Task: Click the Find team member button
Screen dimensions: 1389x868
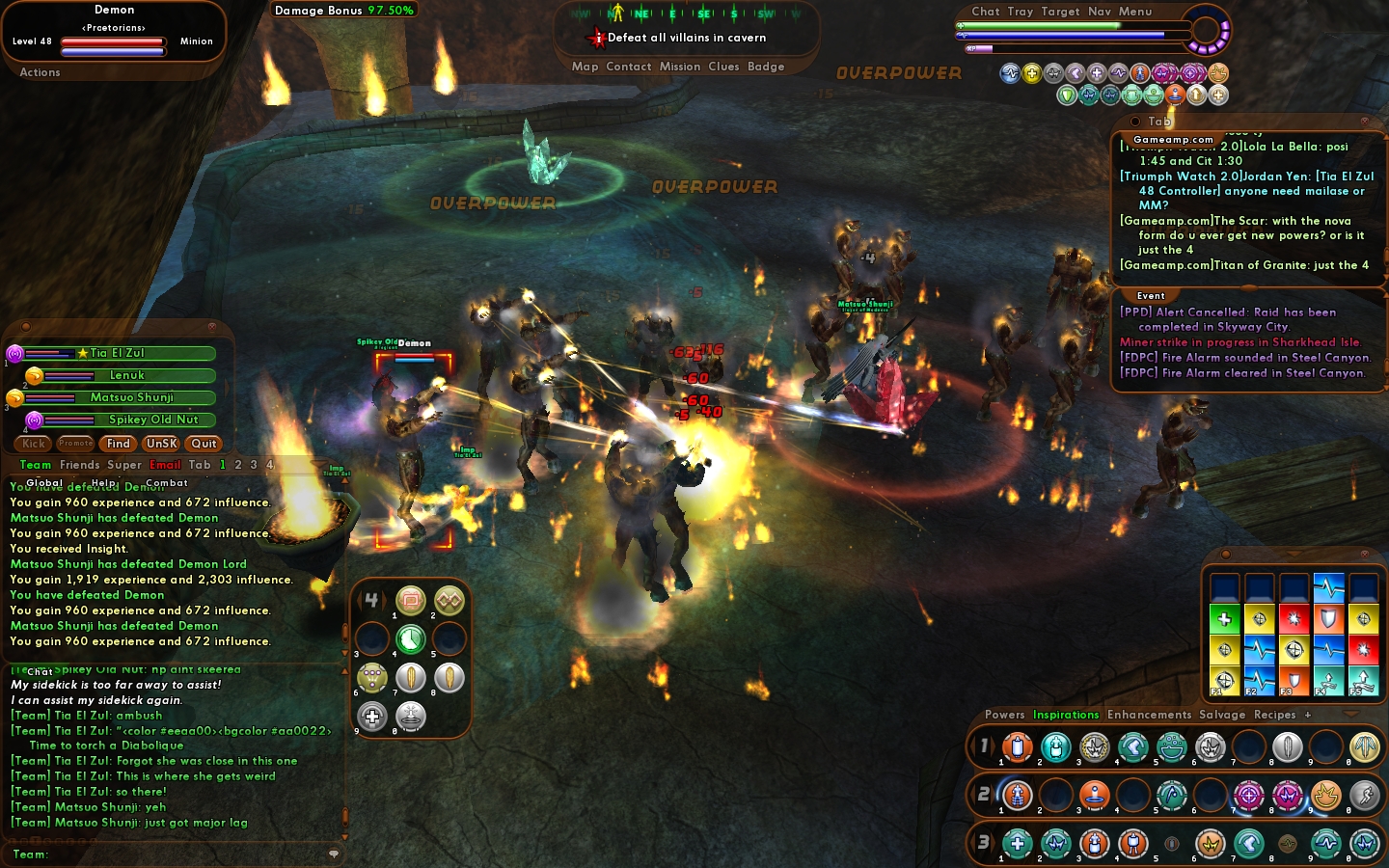Action: point(119,444)
